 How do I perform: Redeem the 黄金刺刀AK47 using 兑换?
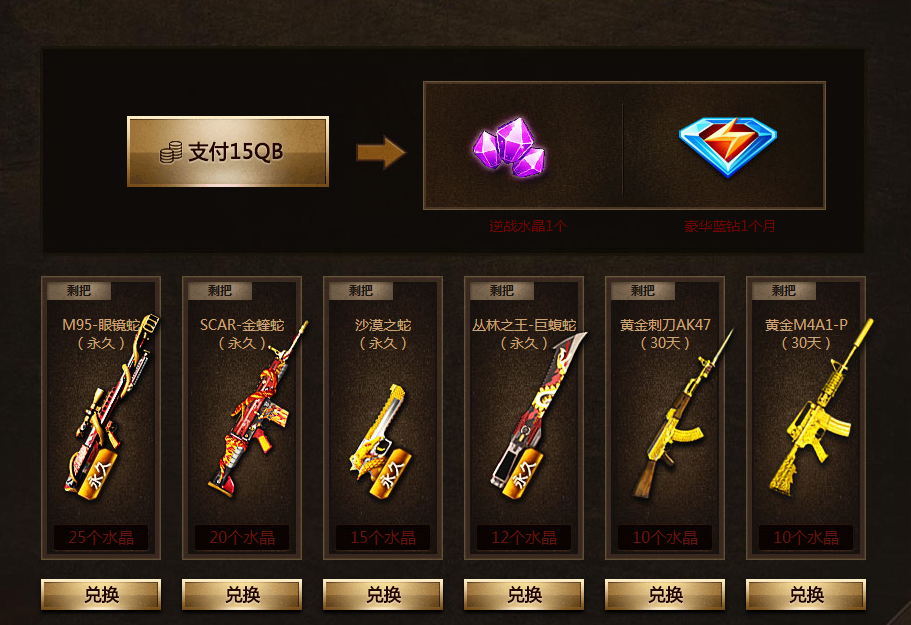tap(665, 595)
